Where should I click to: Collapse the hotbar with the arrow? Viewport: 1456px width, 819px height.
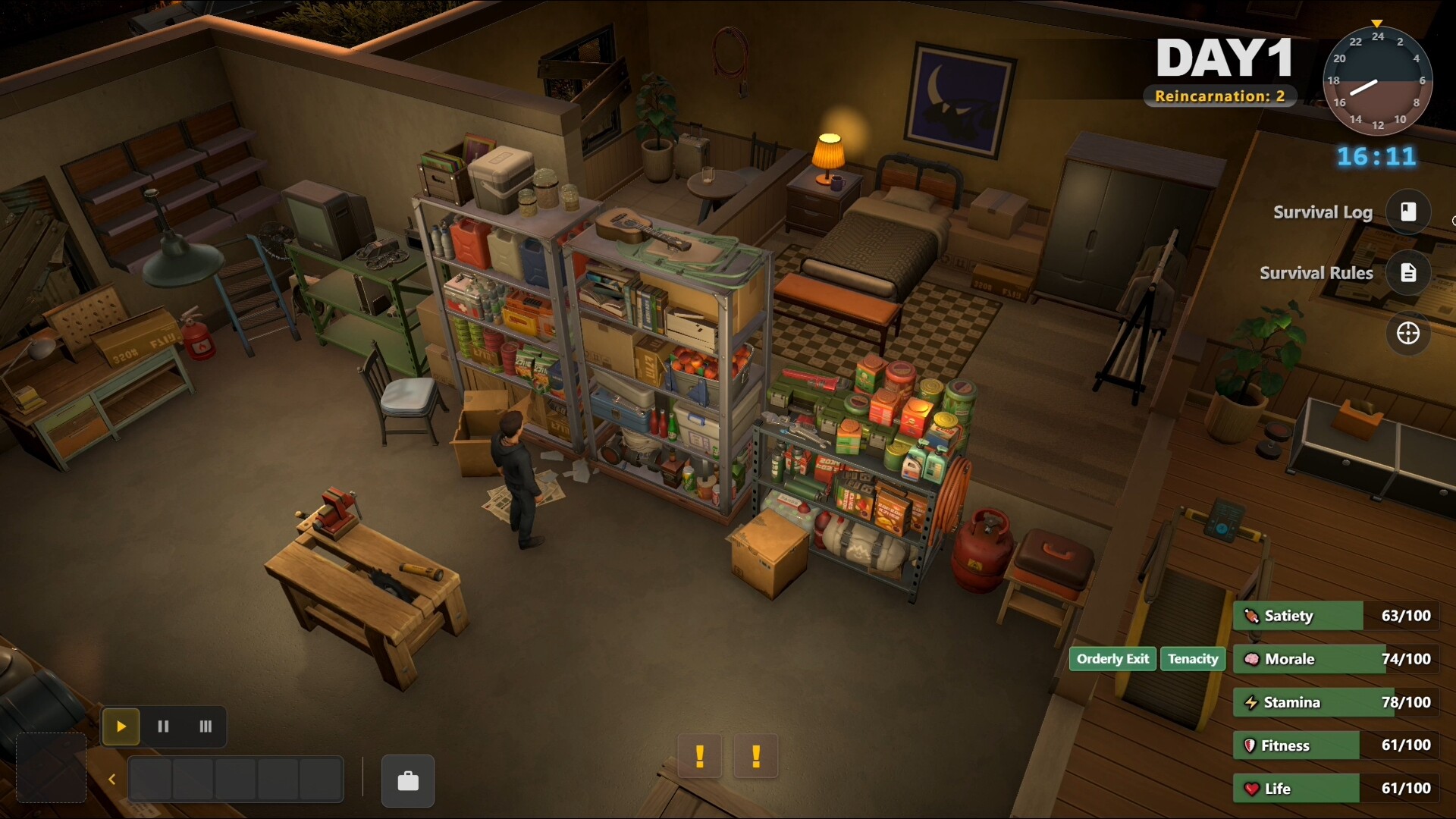click(112, 780)
